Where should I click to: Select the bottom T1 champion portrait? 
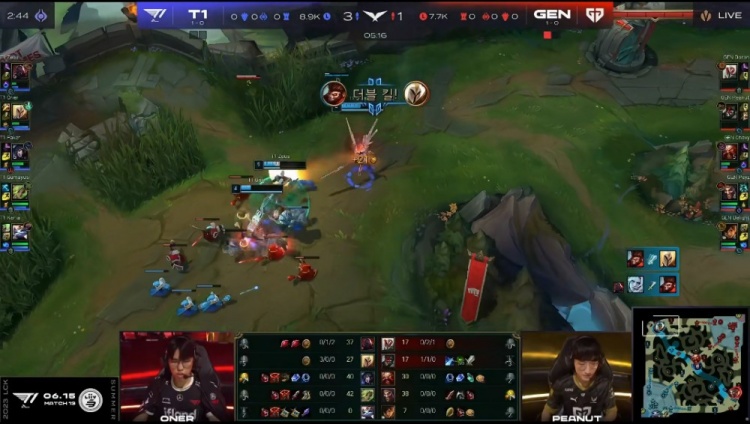[x=19, y=231]
